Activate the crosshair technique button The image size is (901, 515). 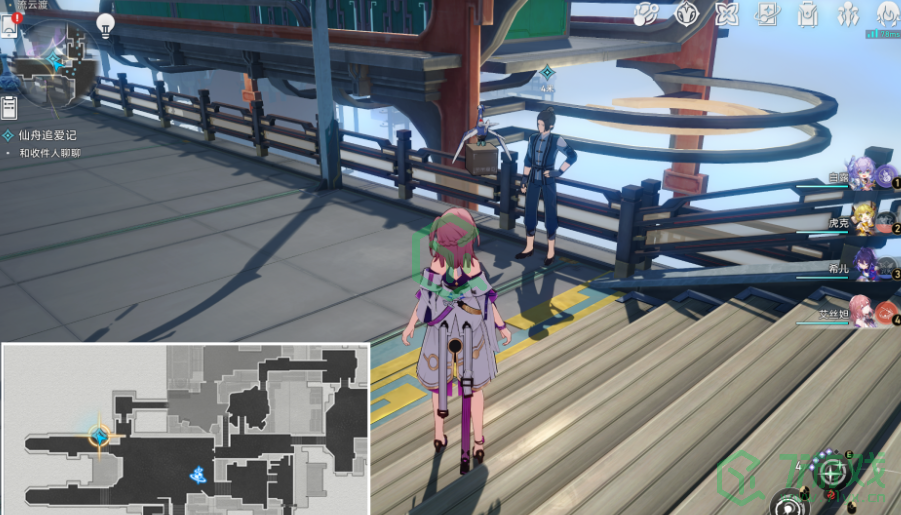click(x=830, y=471)
